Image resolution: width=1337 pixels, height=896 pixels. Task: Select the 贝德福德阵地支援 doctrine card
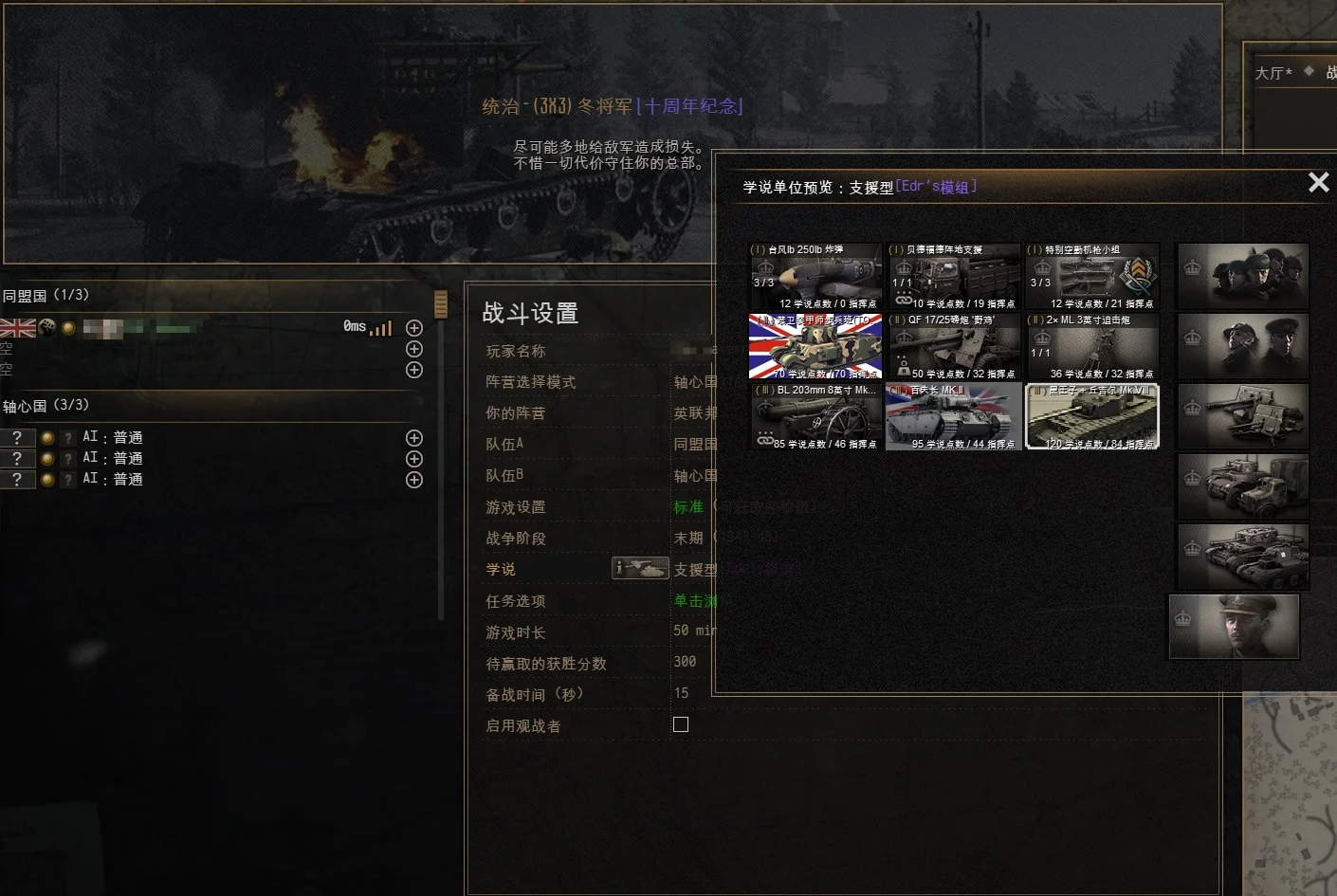954,277
